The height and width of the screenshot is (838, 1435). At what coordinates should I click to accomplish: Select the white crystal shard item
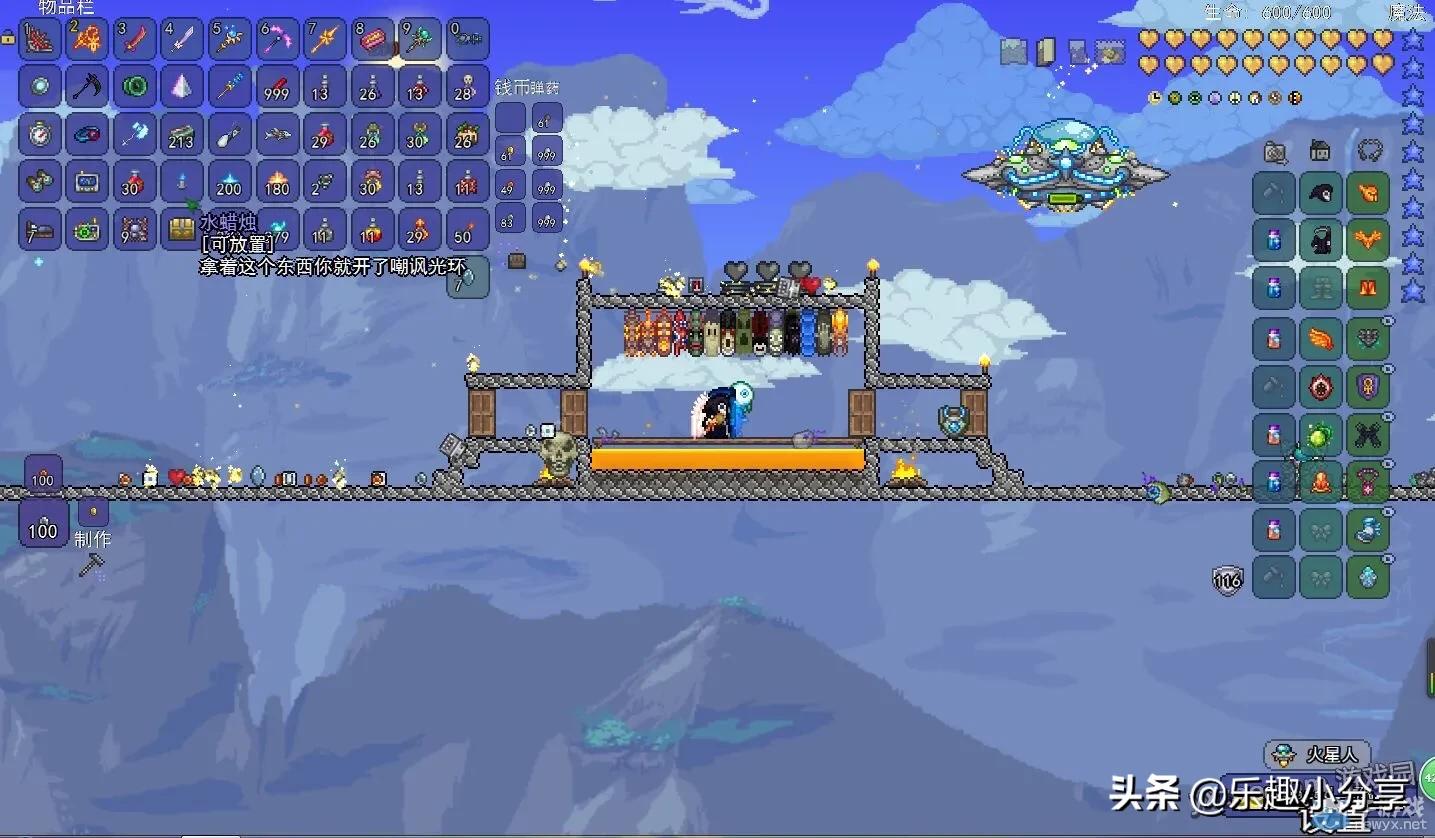(182, 87)
